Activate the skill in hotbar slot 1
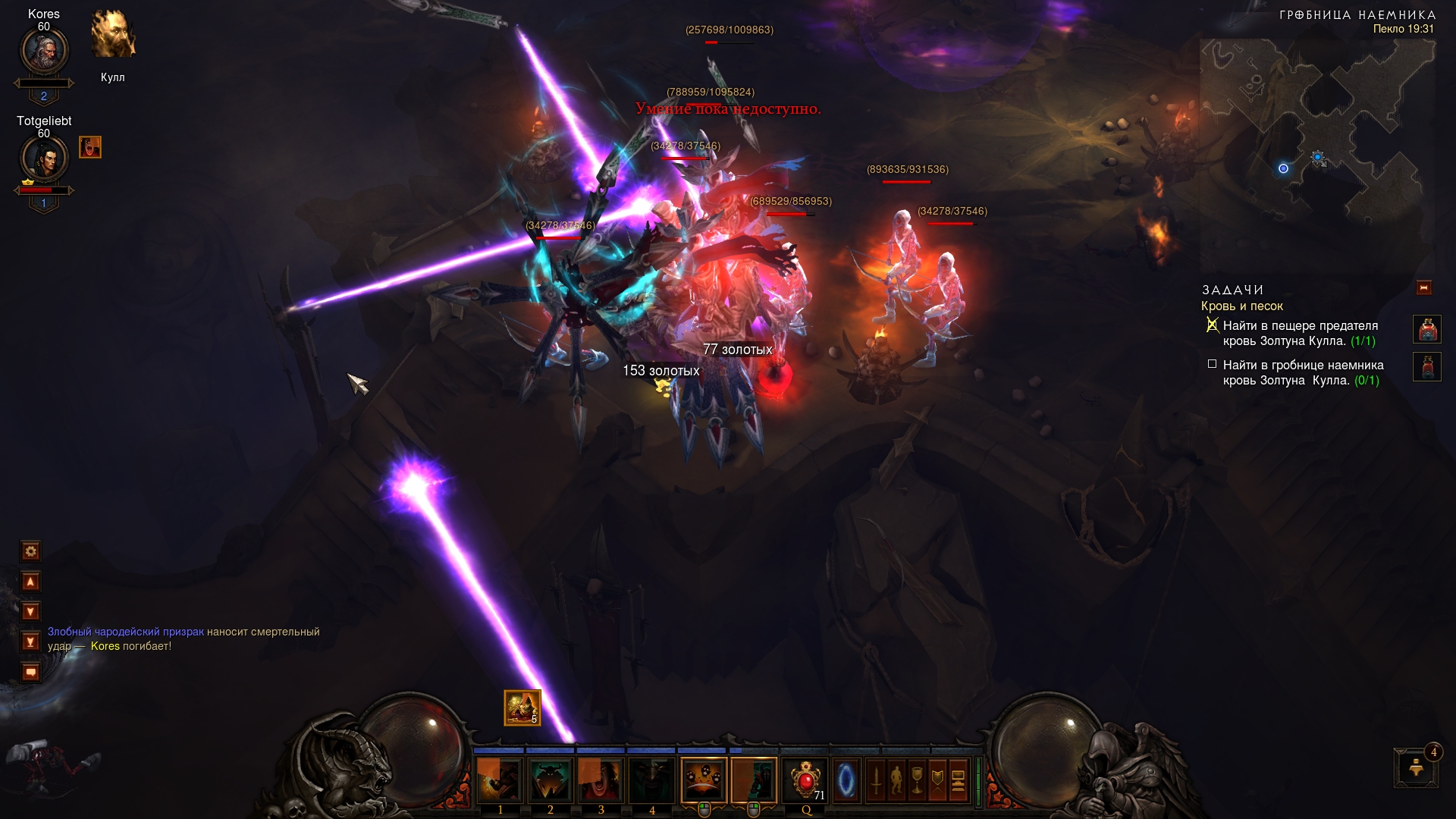The image size is (1456, 819). [x=500, y=780]
